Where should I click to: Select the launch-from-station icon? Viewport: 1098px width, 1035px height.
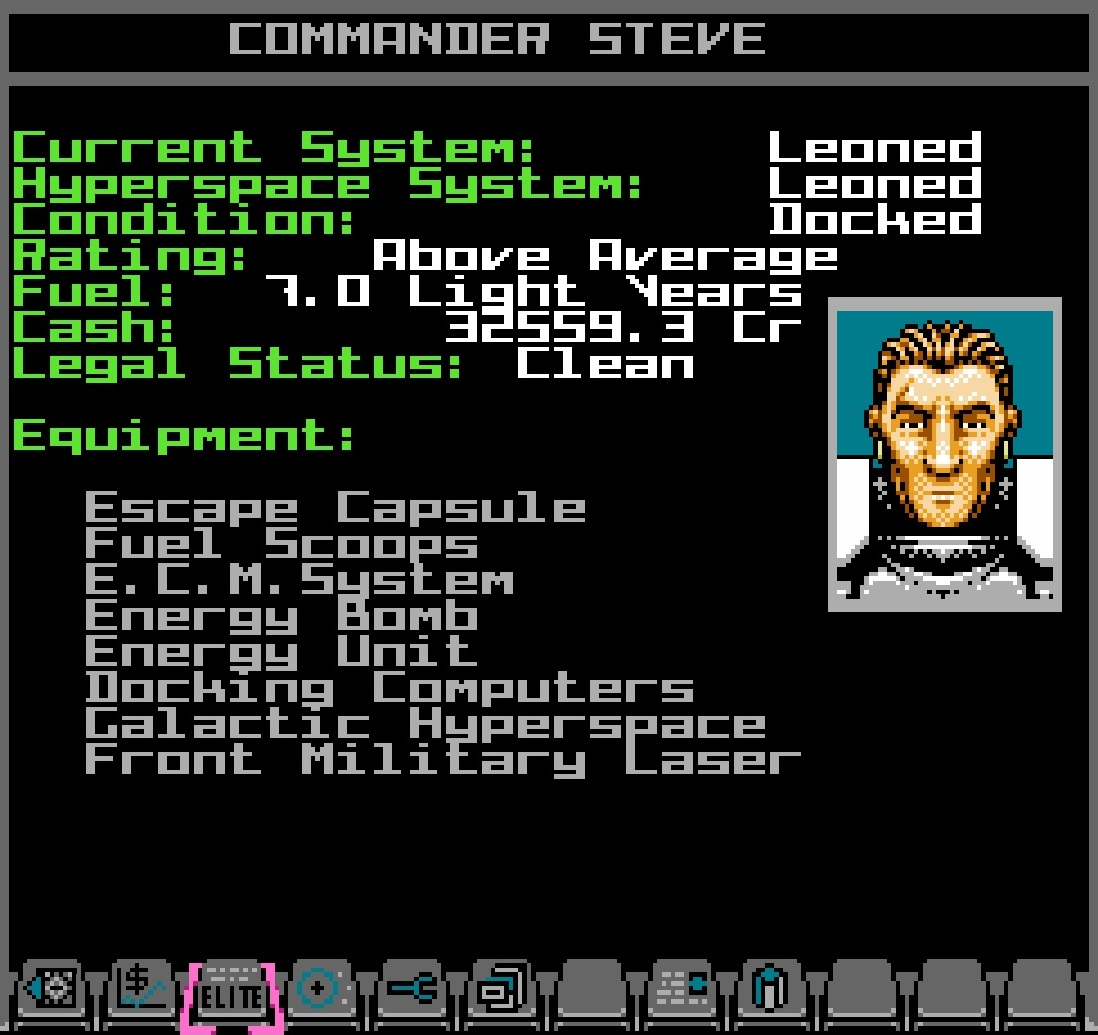point(52,991)
